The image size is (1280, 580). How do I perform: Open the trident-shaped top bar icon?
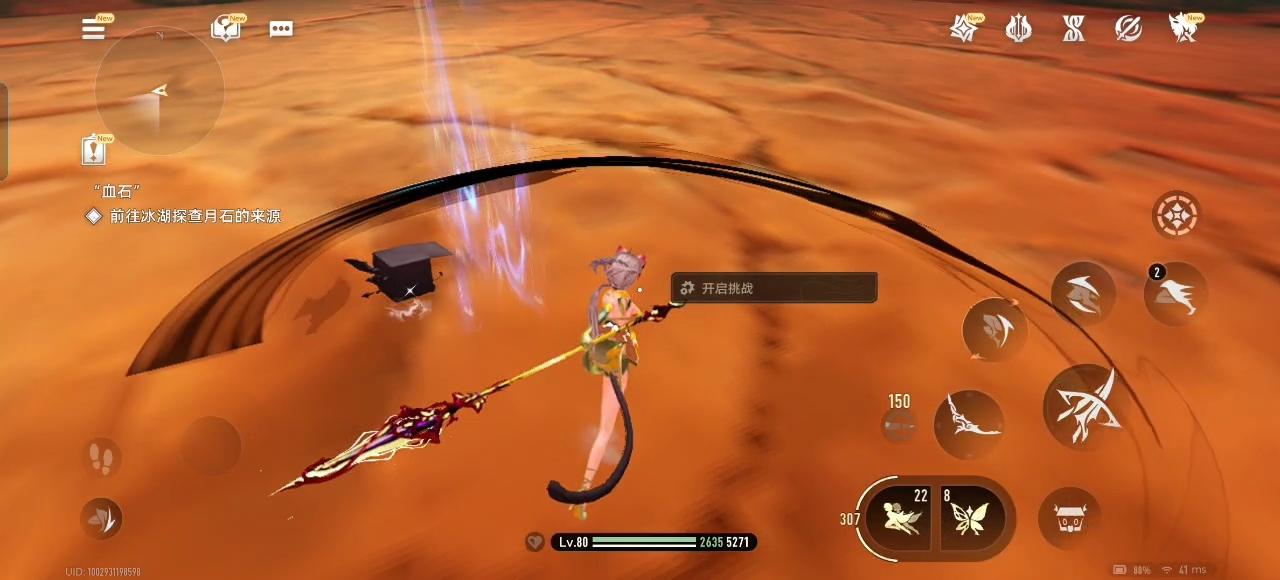click(1019, 29)
